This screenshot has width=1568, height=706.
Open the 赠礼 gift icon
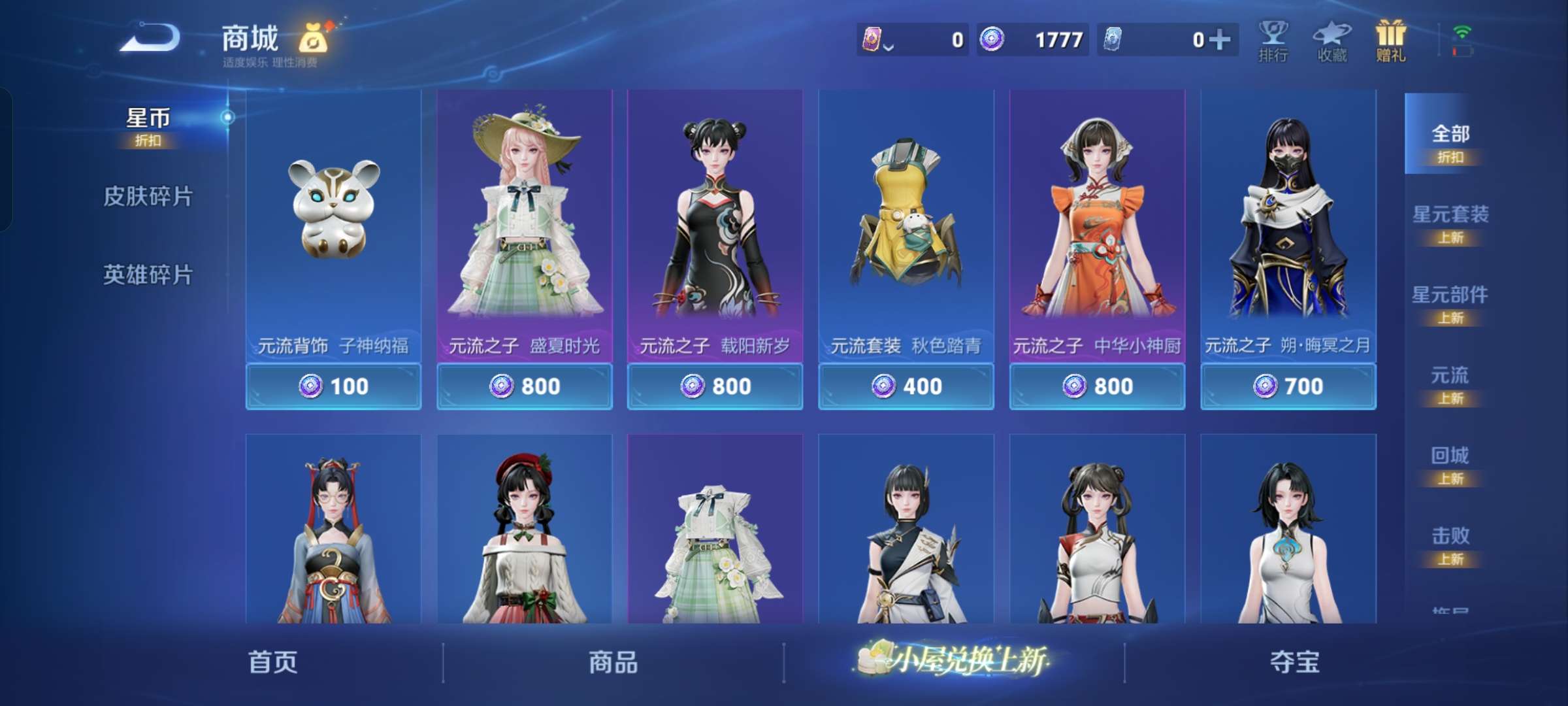tap(1390, 39)
